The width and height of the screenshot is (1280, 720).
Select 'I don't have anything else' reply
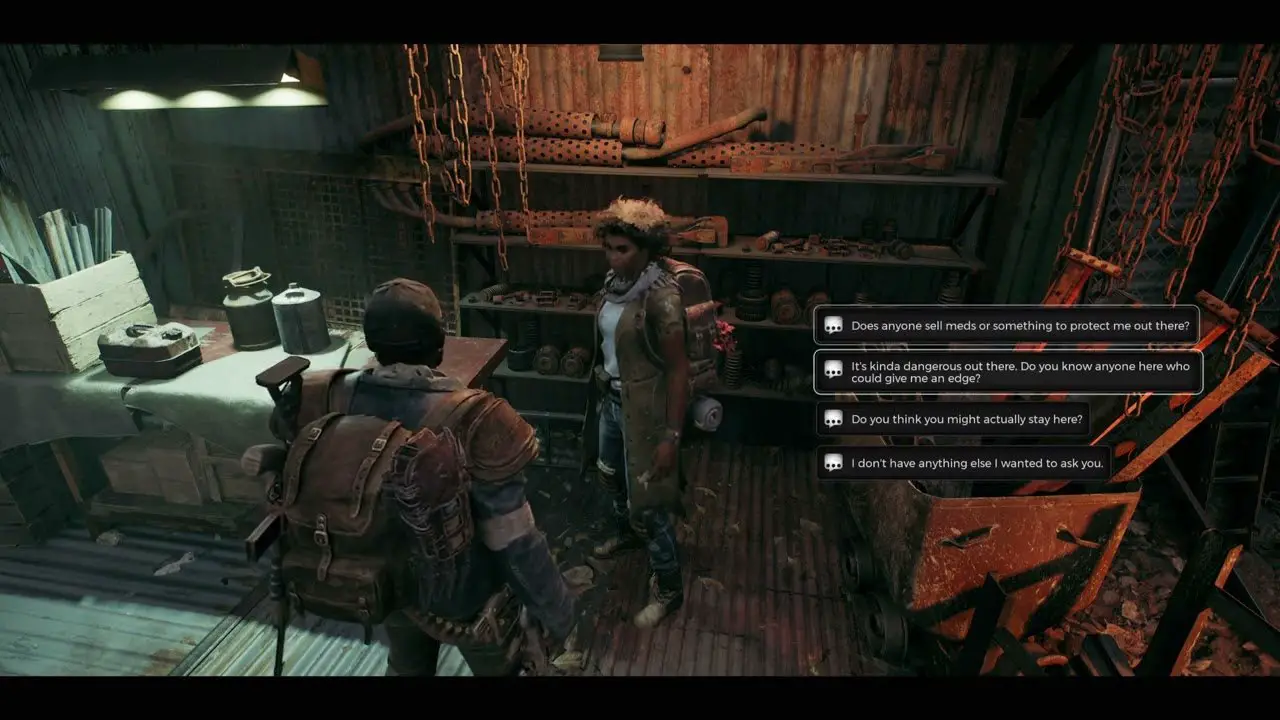pyautogui.click(x=964, y=463)
